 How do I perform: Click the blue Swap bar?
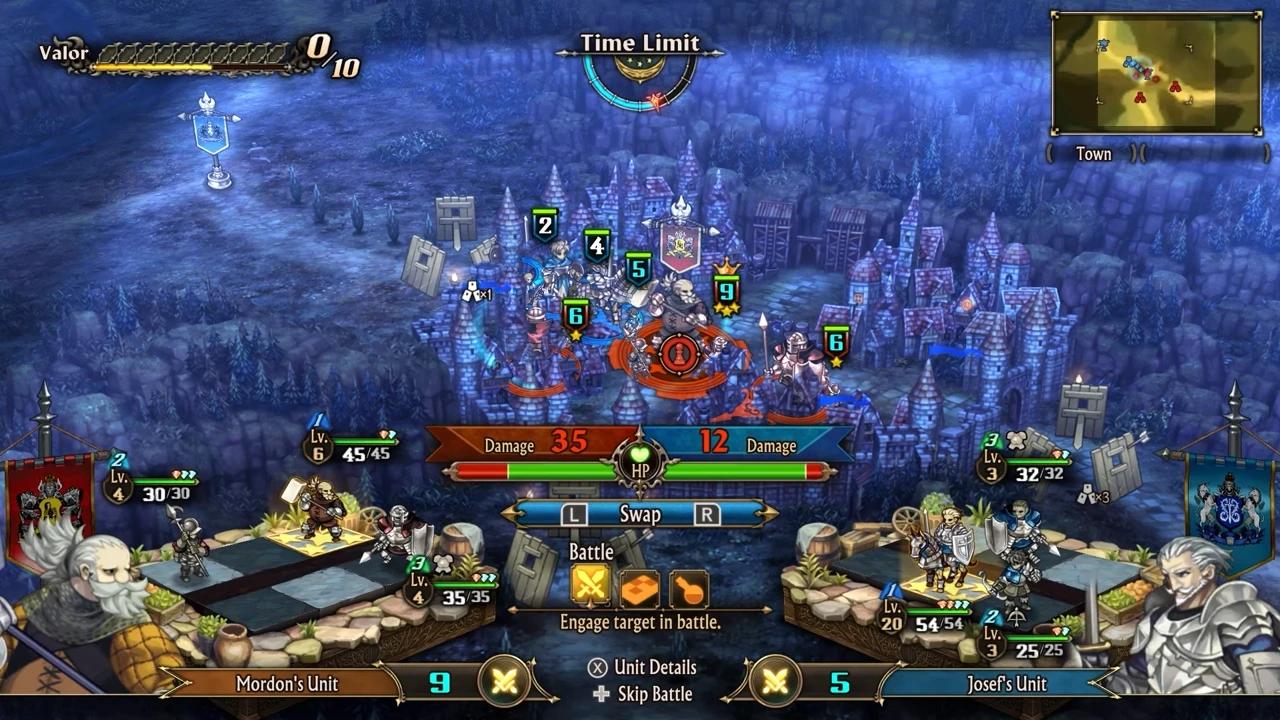coord(640,514)
